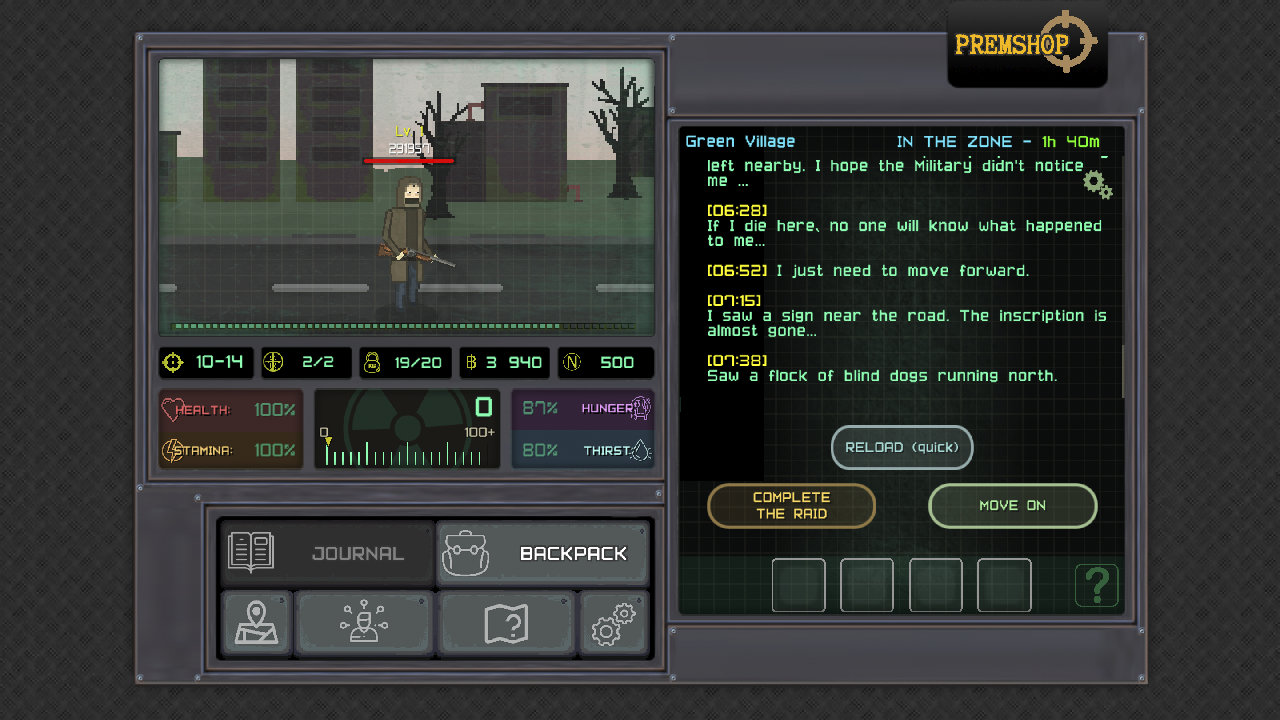The image size is (1280, 720).
Task: Open the game settings gears icon
Action: click(614, 623)
